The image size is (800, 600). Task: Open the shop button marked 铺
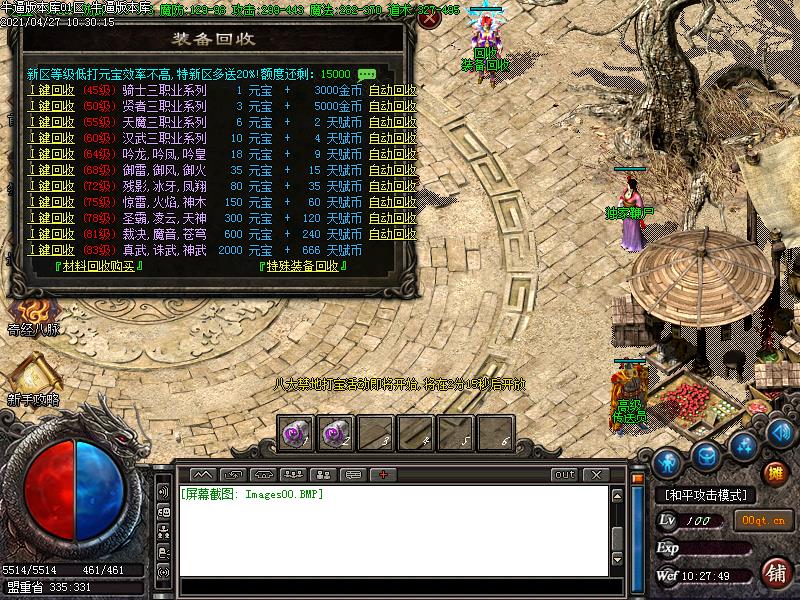click(x=775, y=573)
